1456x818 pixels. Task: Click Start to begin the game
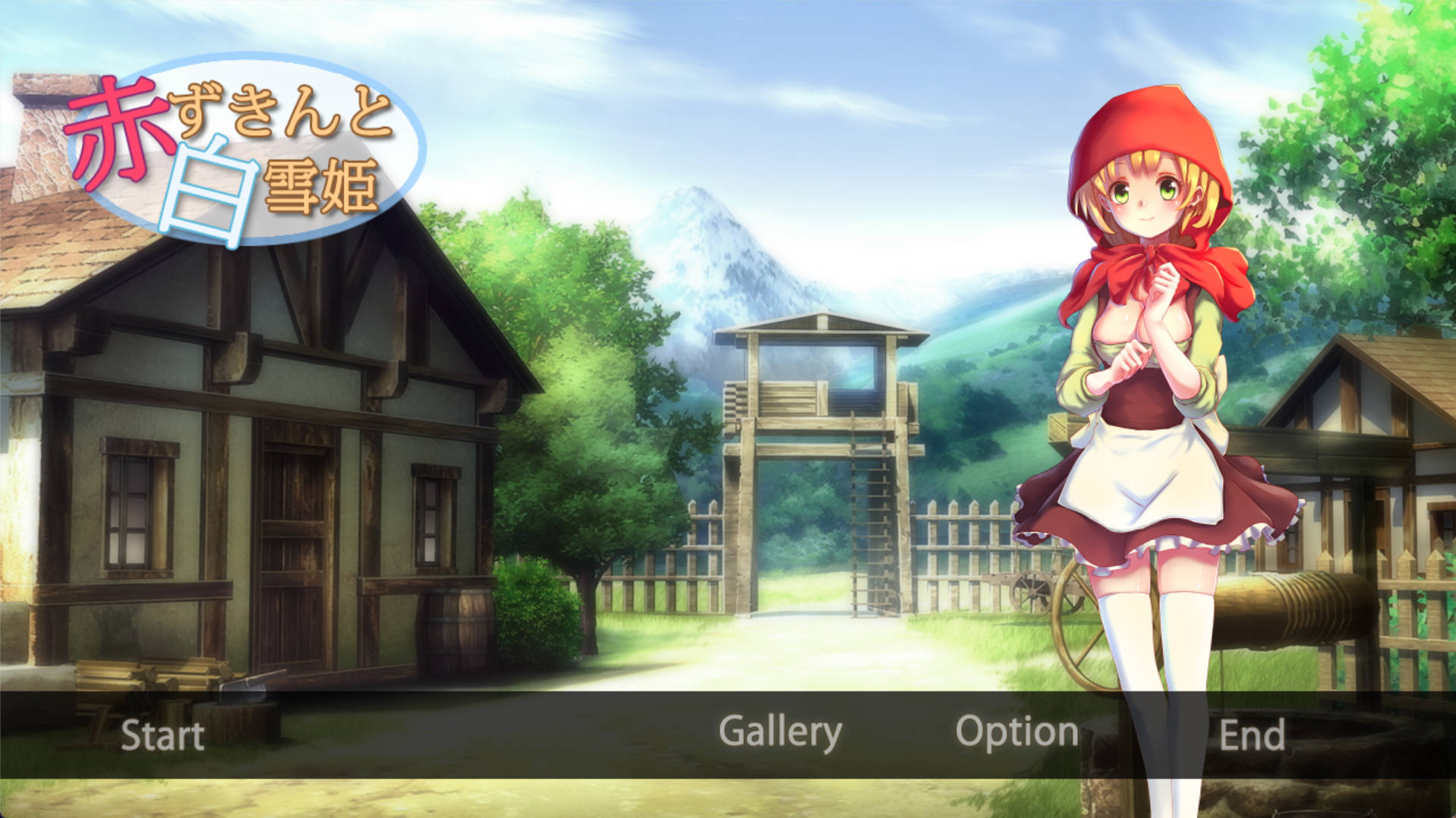[x=162, y=735]
